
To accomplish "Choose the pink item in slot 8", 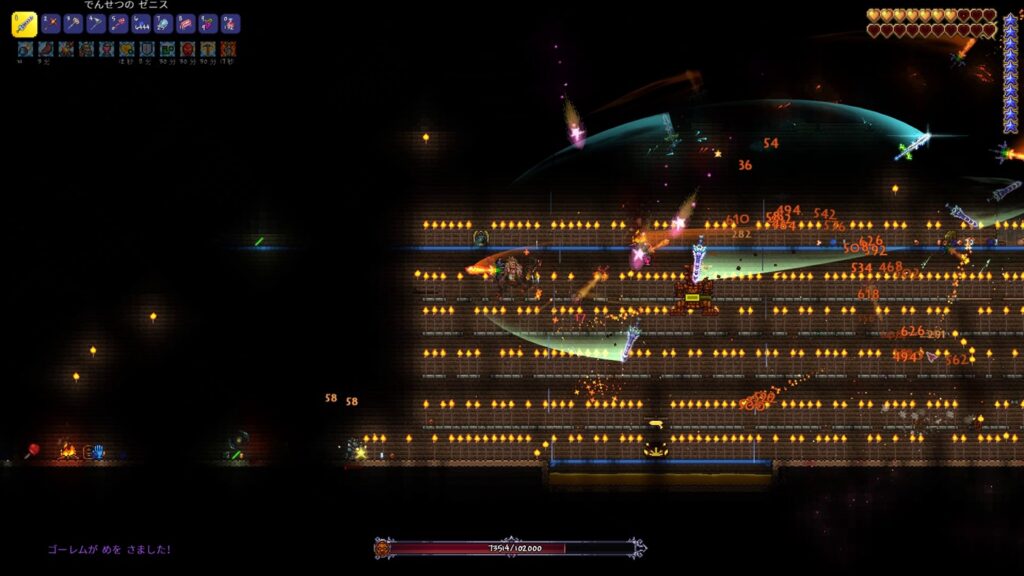I will (x=186, y=24).
